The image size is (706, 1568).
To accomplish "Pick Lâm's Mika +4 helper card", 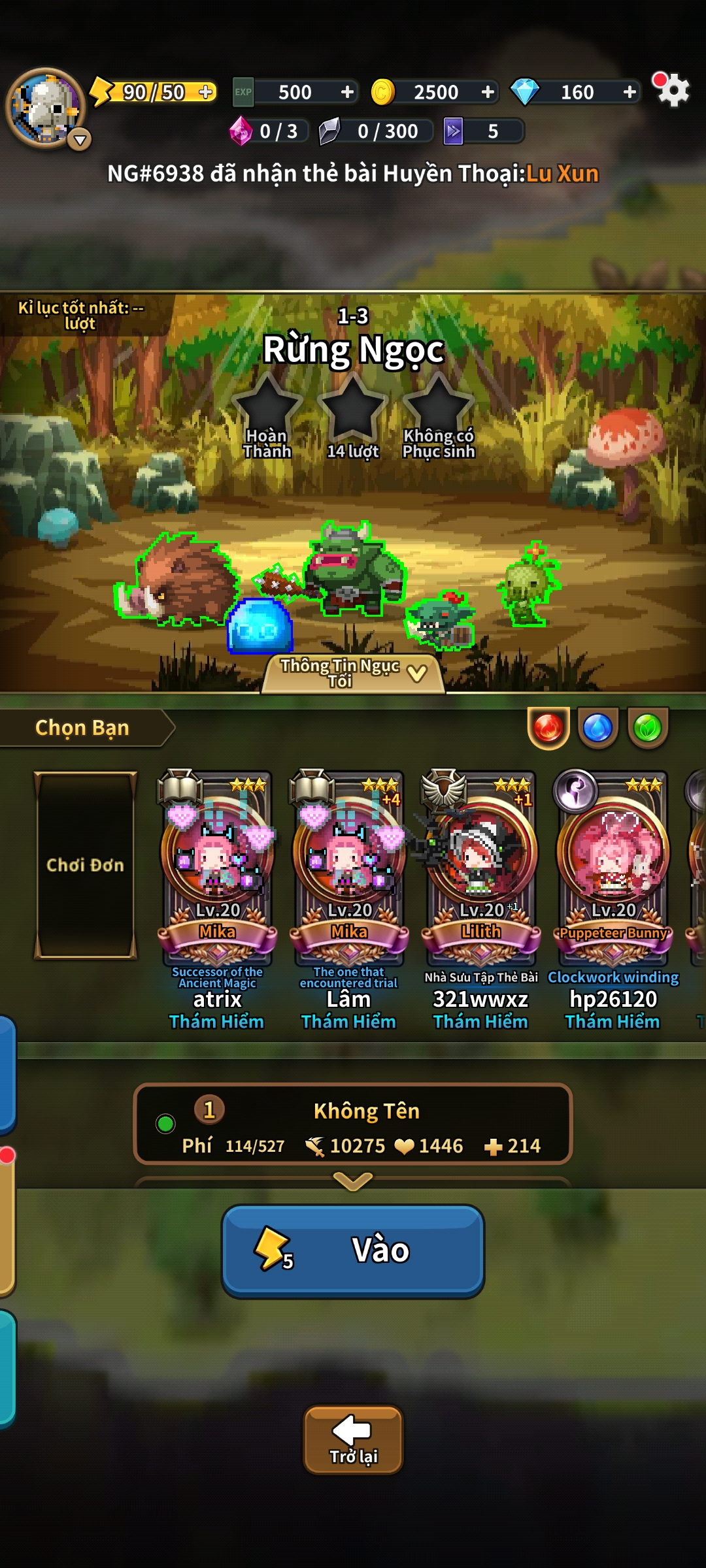I will [x=349, y=869].
